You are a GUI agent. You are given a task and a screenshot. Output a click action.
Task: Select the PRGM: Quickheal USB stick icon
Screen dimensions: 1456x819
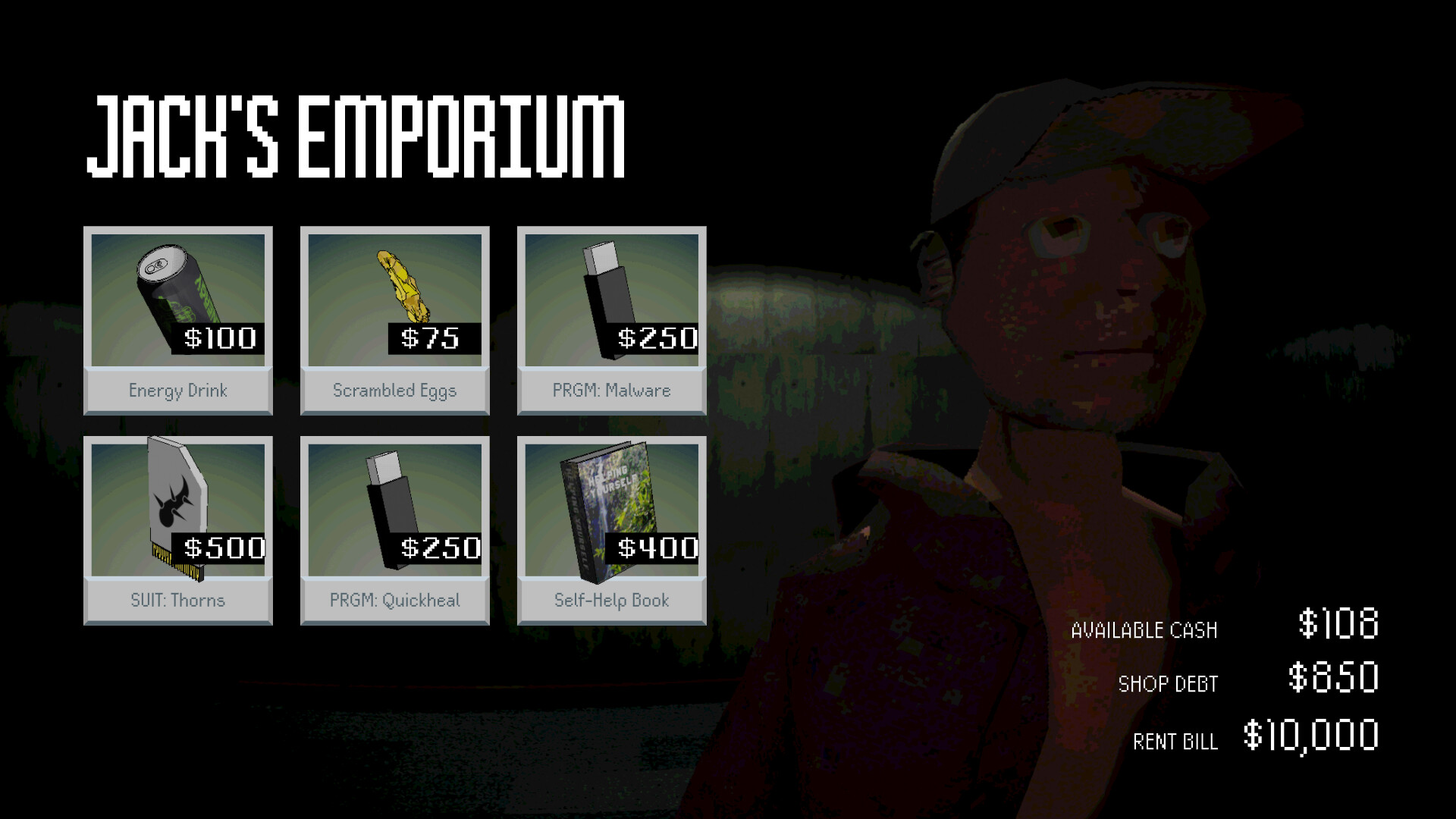pos(391,504)
